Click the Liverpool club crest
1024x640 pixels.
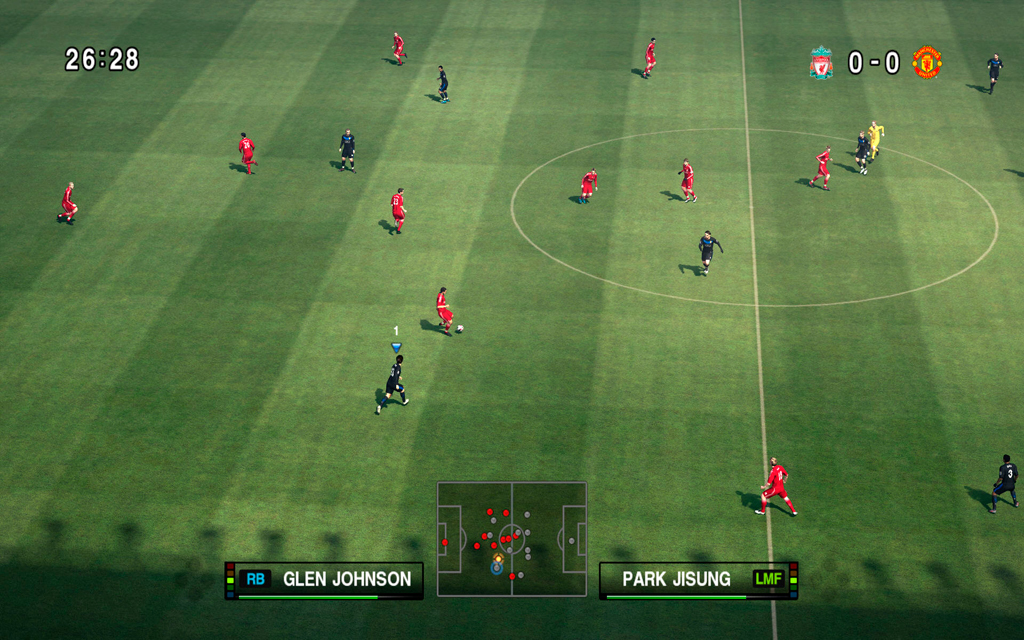click(821, 63)
